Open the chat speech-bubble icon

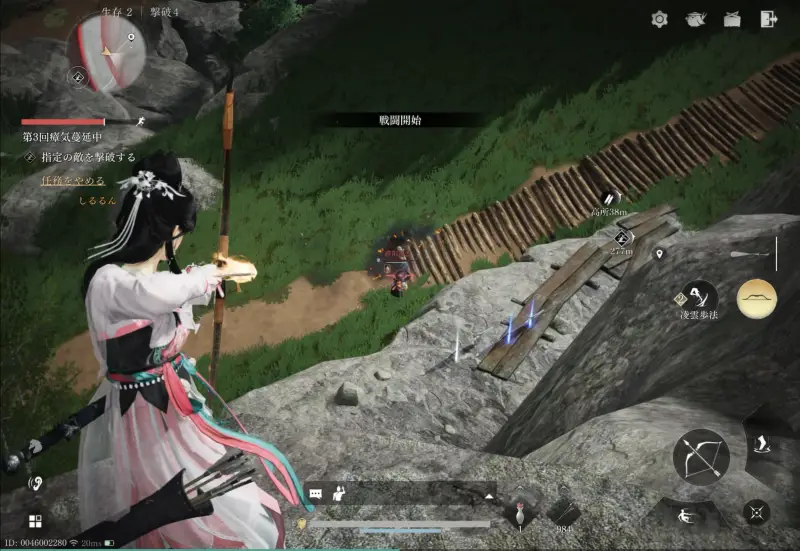point(316,494)
